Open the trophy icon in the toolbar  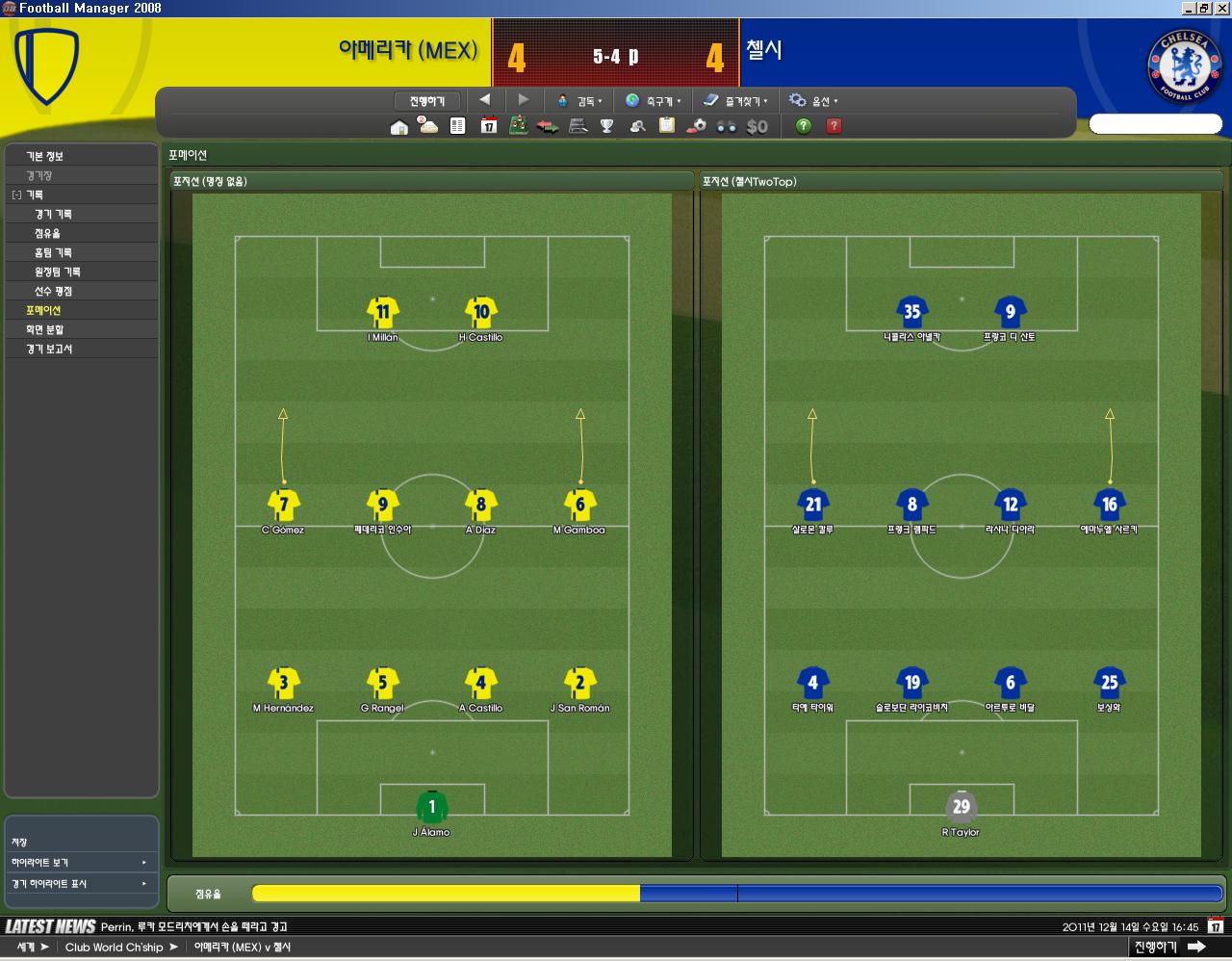[607, 126]
